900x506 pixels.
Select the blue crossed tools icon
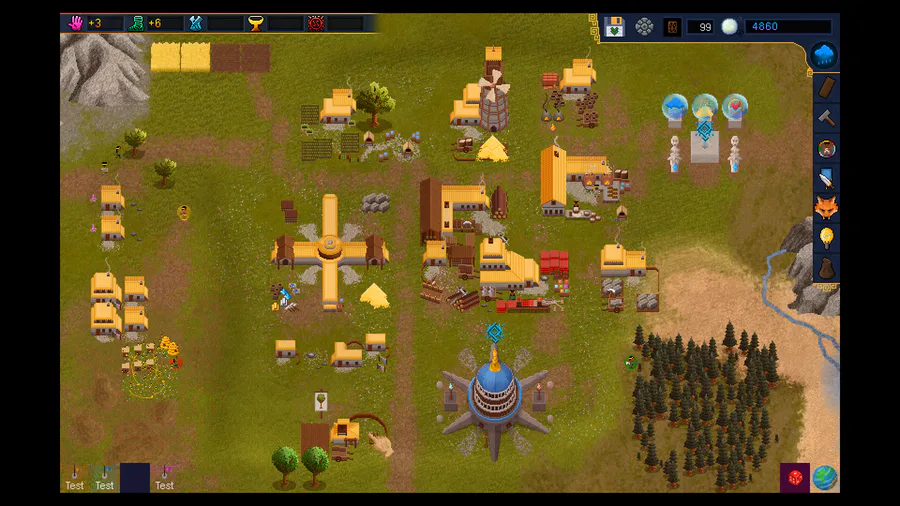[196, 23]
